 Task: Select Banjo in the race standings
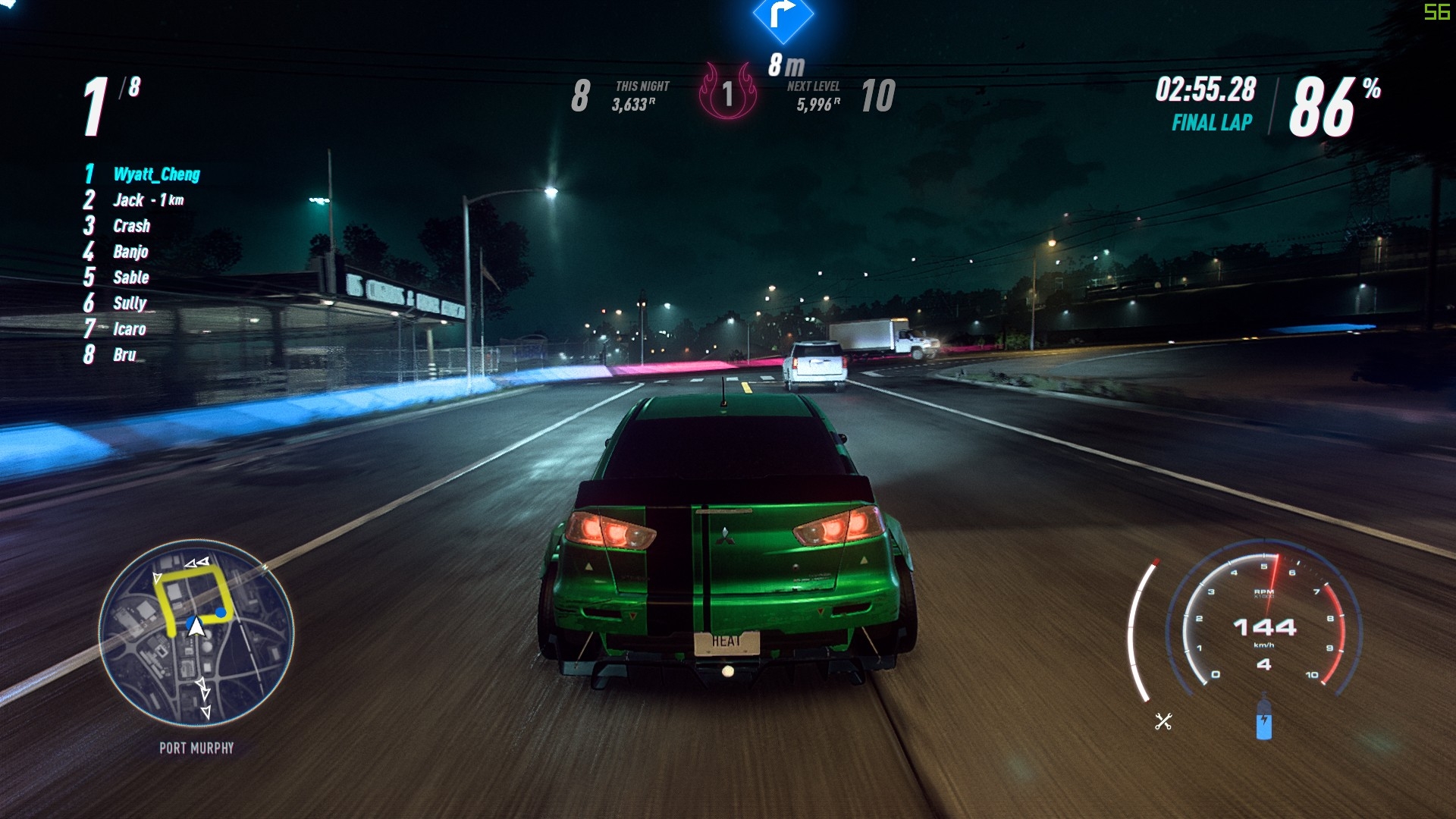(130, 252)
